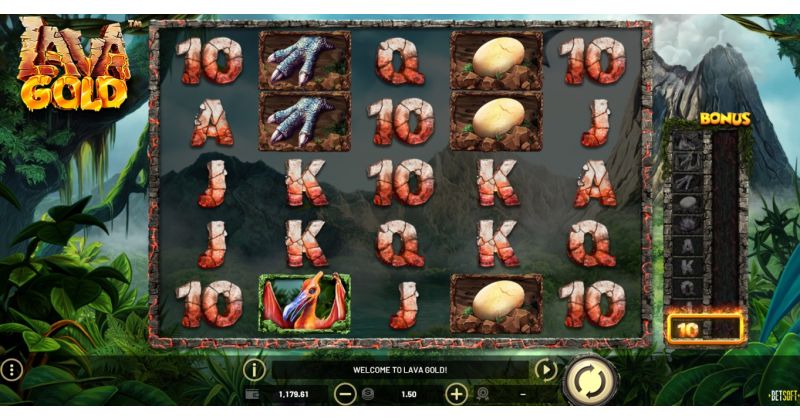800x420 pixels.
Task: Spin the reels with the gold button
Action: click(x=588, y=383)
